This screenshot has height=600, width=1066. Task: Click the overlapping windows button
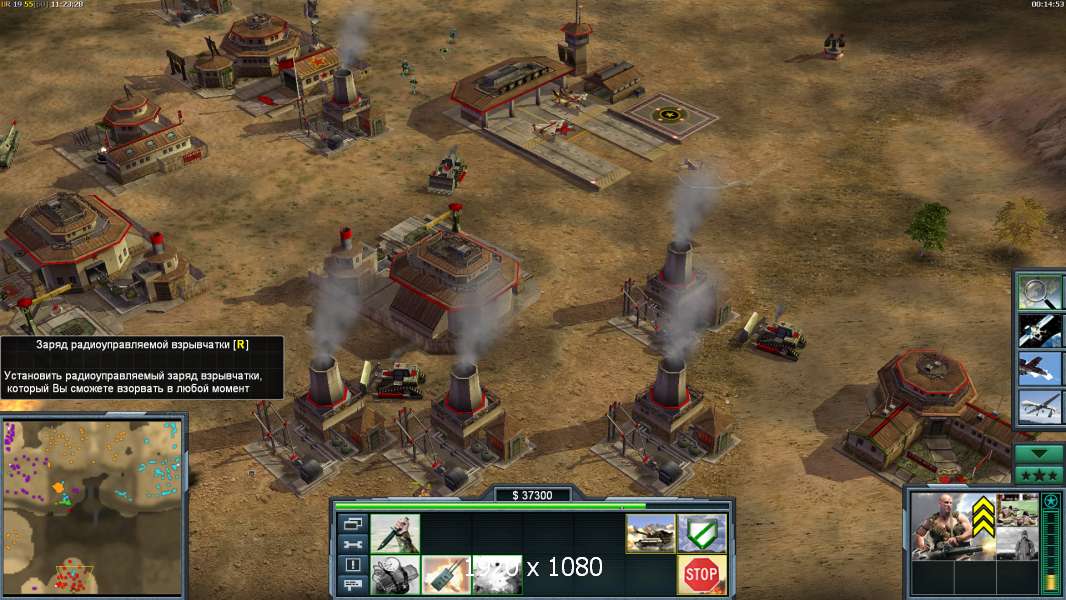(x=352, y=523)
